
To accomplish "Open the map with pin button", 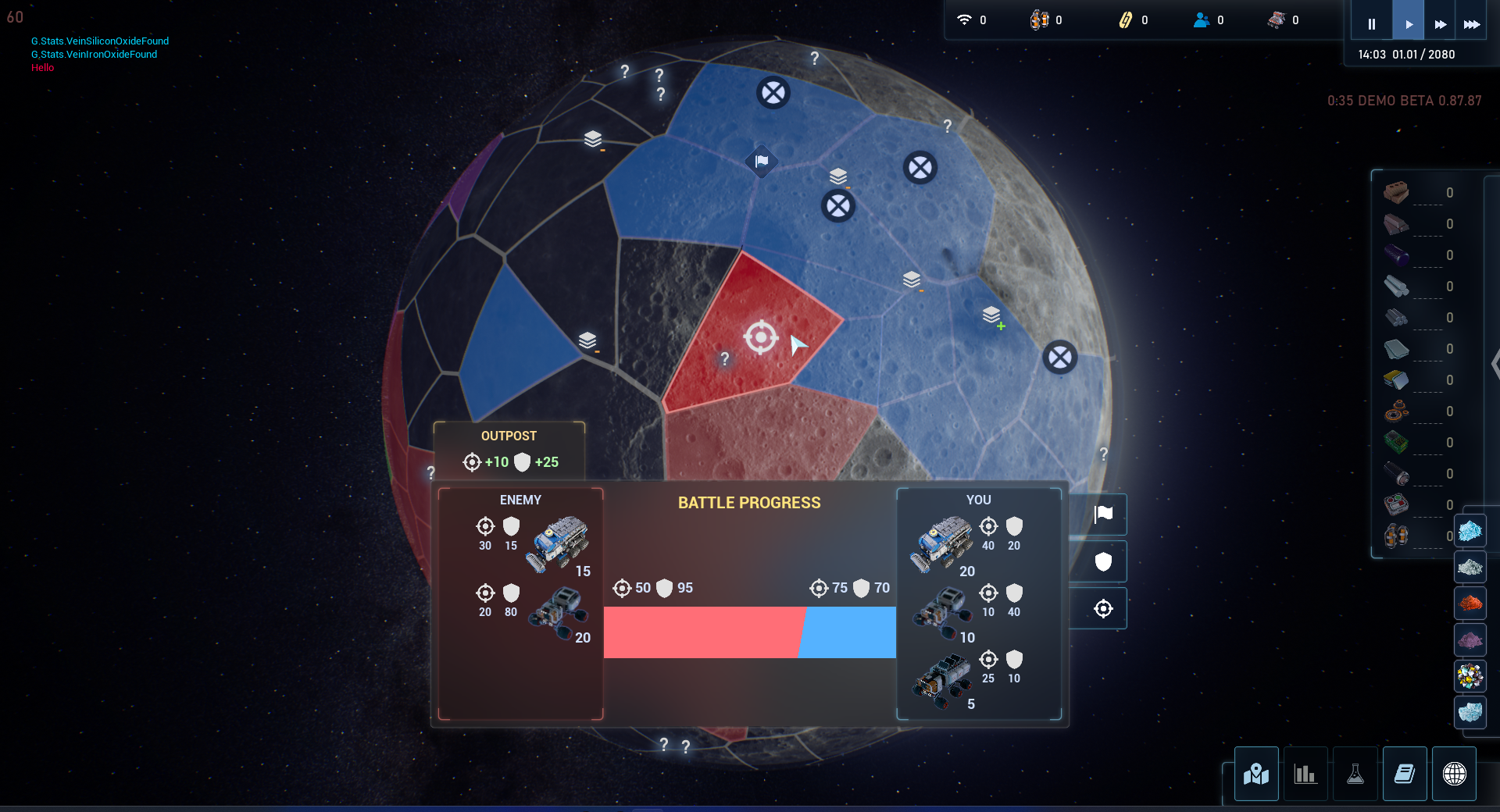I will pos(1256,774).
